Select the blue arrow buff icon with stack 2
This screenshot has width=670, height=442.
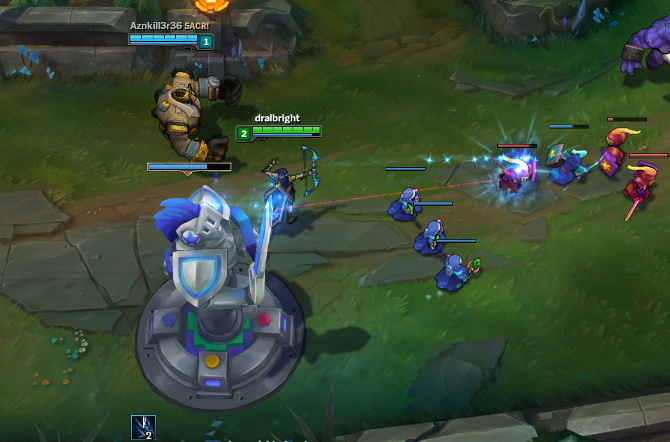[x=142, y=427]
